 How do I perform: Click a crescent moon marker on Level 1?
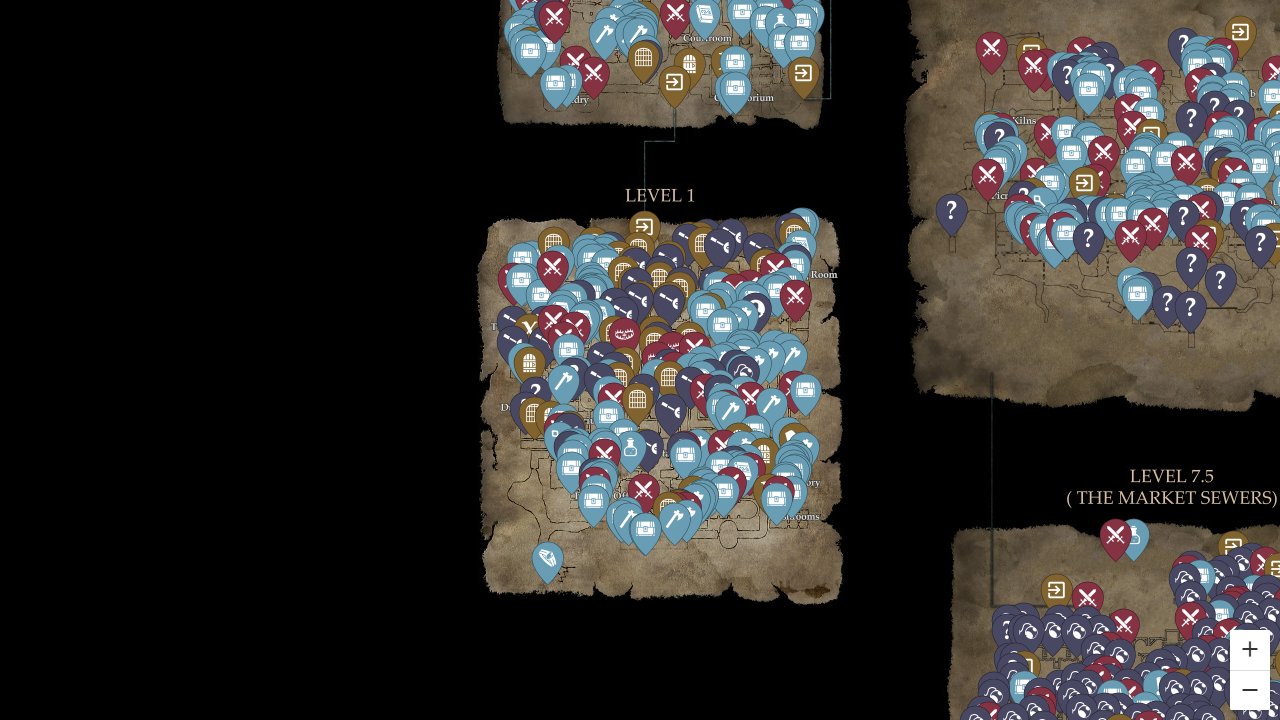762,306
